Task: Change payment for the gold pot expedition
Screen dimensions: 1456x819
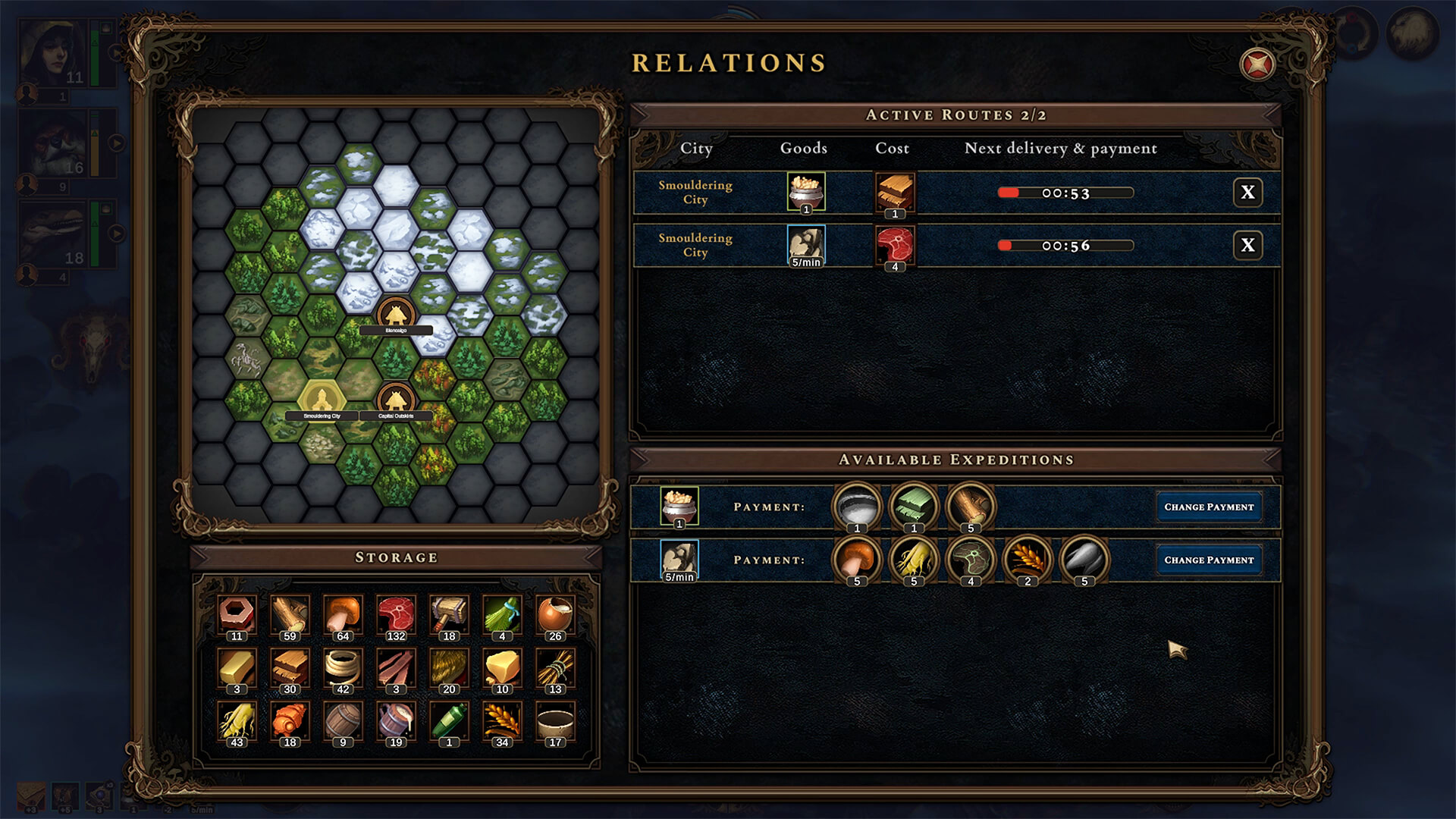Action: (x=1209, y=507)
